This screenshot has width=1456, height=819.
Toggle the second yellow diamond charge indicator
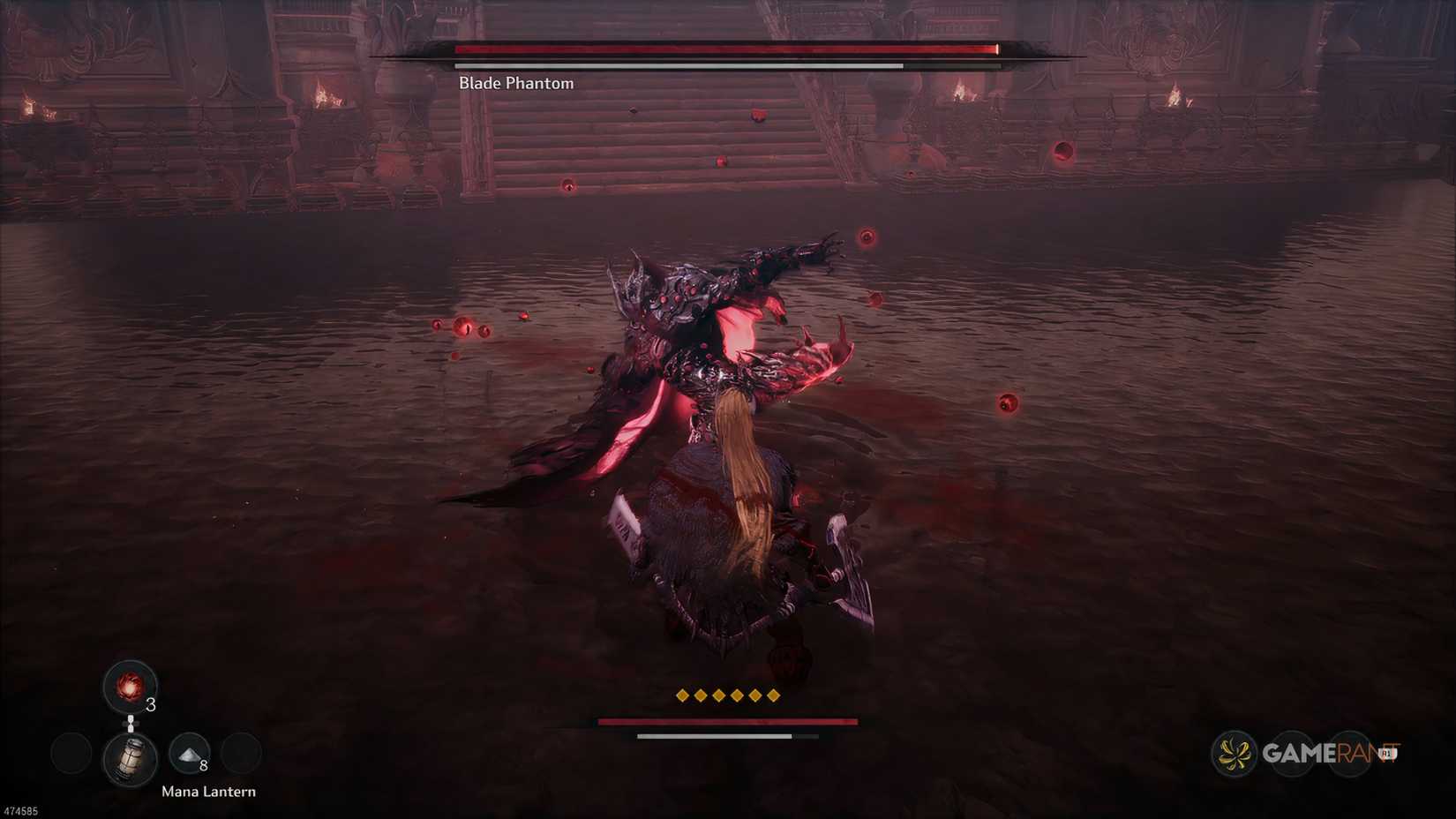click(x=702, y=695)
